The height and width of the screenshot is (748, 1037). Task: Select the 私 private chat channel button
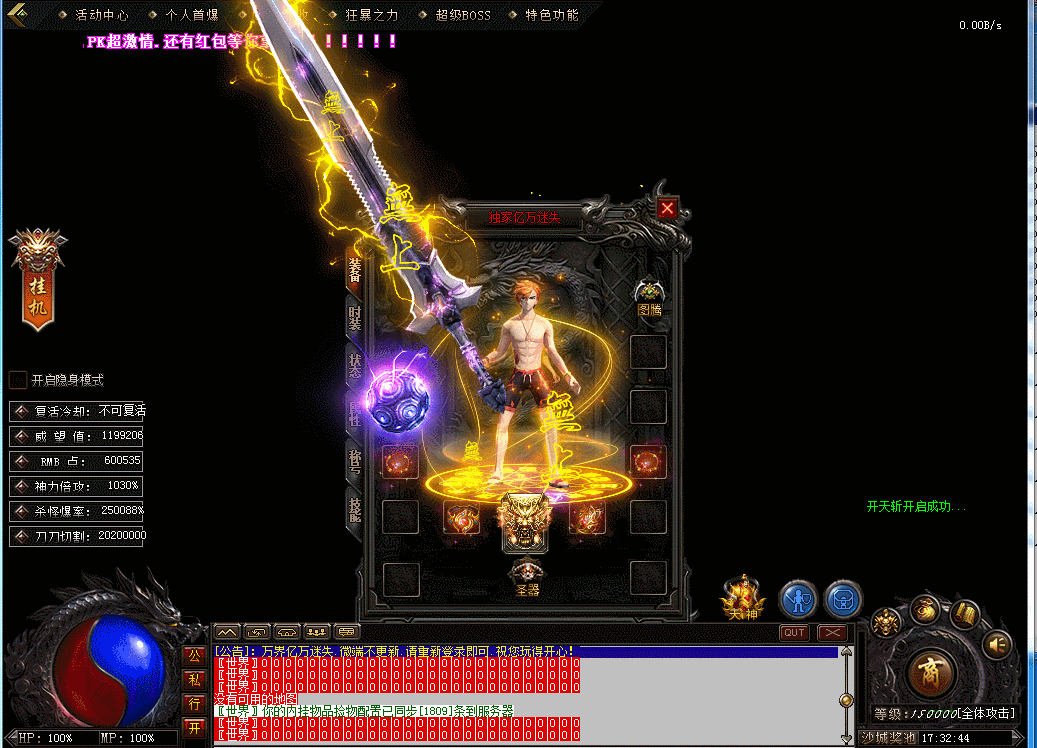(195, 679)
